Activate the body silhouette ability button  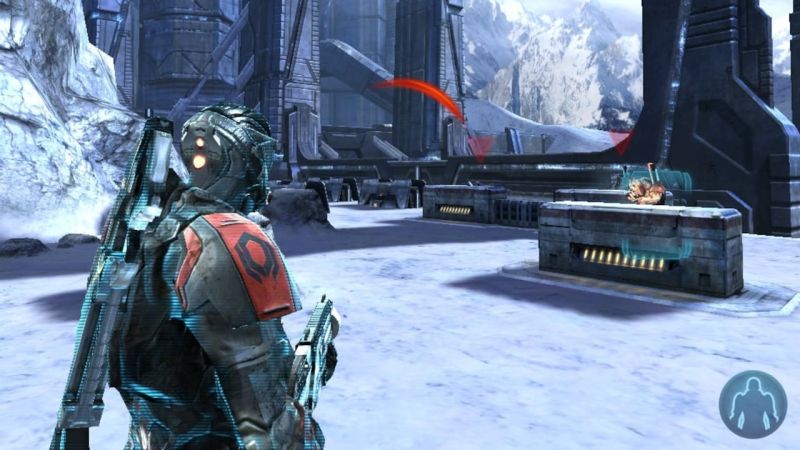point(752,404)
